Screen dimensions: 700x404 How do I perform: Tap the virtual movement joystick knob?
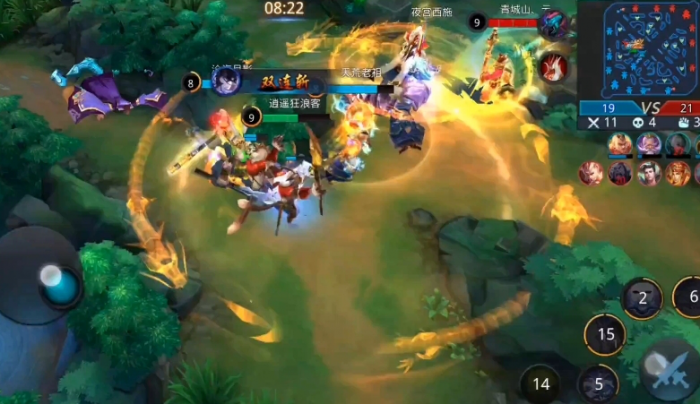(59, 283)
